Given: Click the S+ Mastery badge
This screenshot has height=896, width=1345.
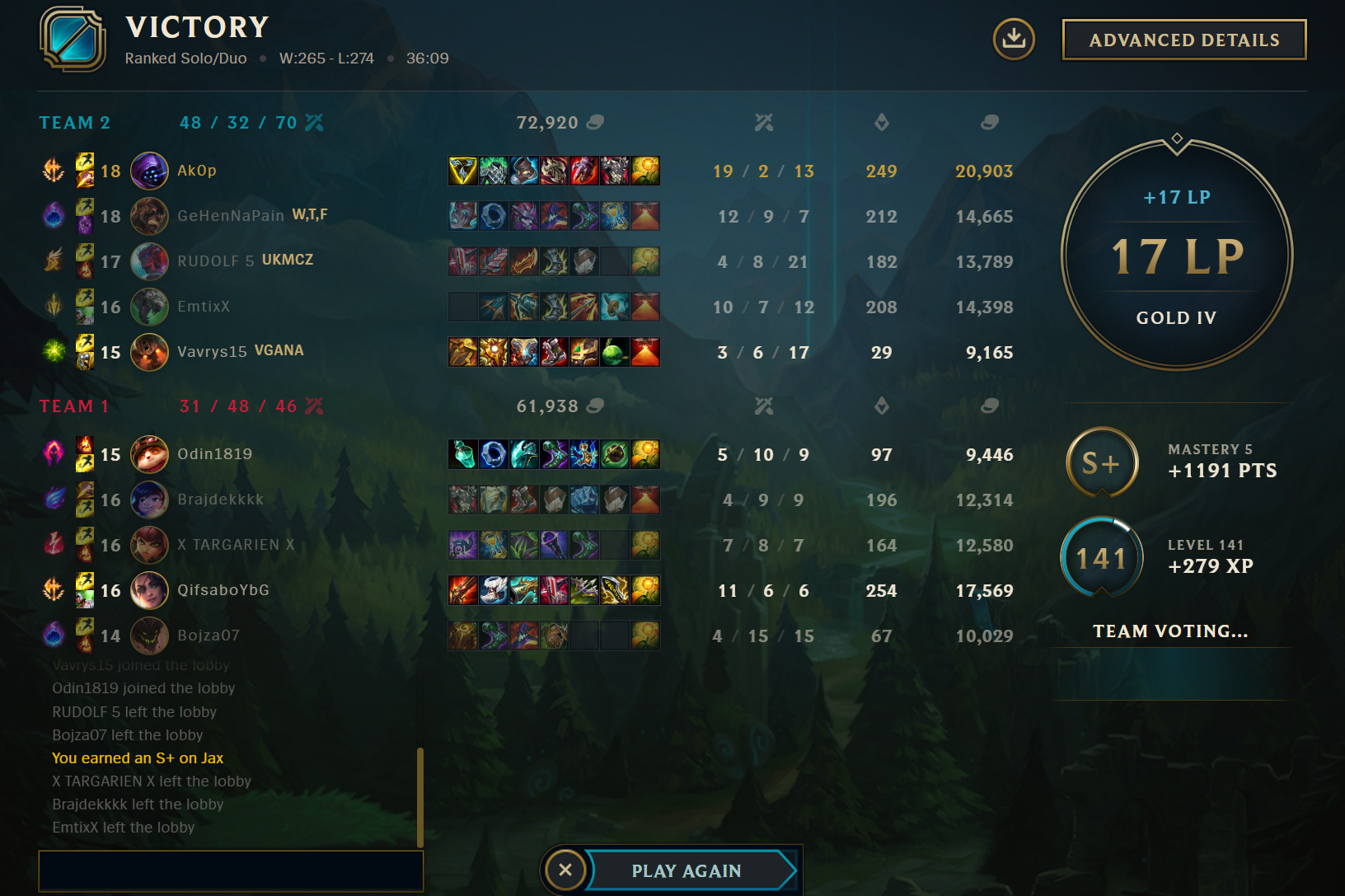Looking at the screenshot, I should click(1102, 462).
